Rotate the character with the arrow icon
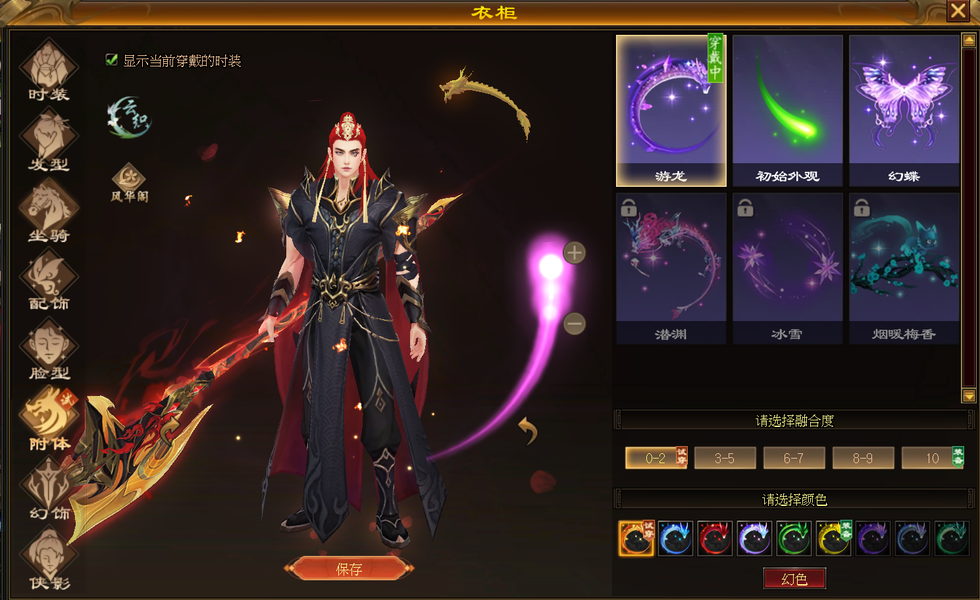Image resolution: width=980 pixels, height=600 pixels. coord(529,431)
